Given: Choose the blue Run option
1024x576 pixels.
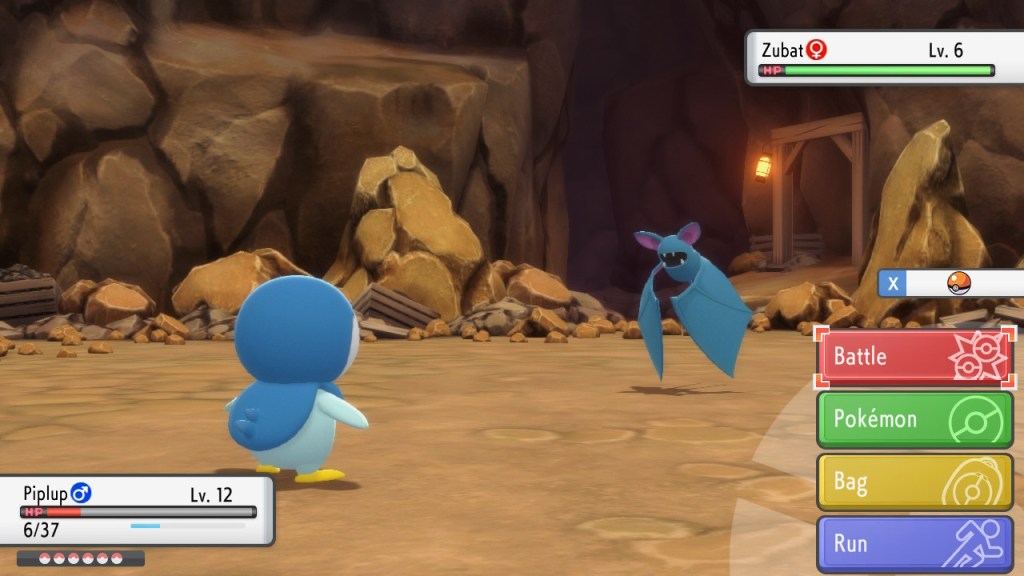Looking at the screenshot, I should click(x=916, y=544).
